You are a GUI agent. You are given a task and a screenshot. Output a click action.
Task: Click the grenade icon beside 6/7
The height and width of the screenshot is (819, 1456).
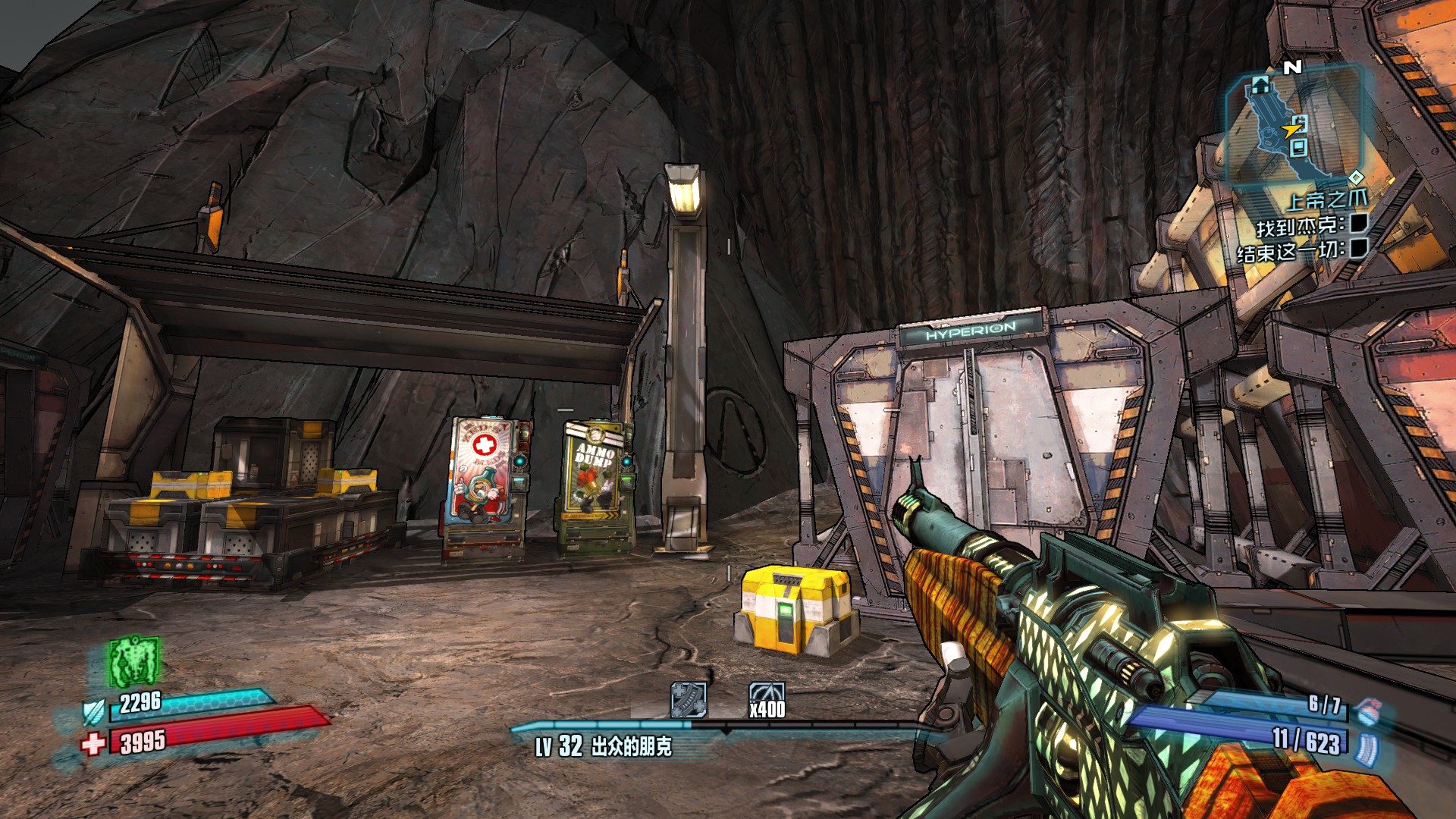click(1367, 711)
